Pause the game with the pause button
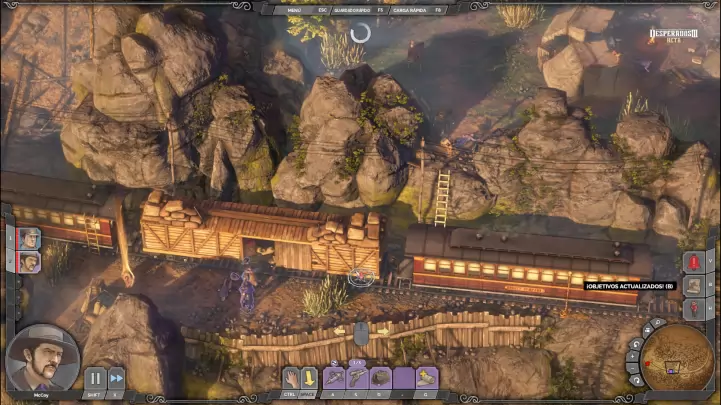The height and width of the screenshot is (405, 721). [95, 378]
